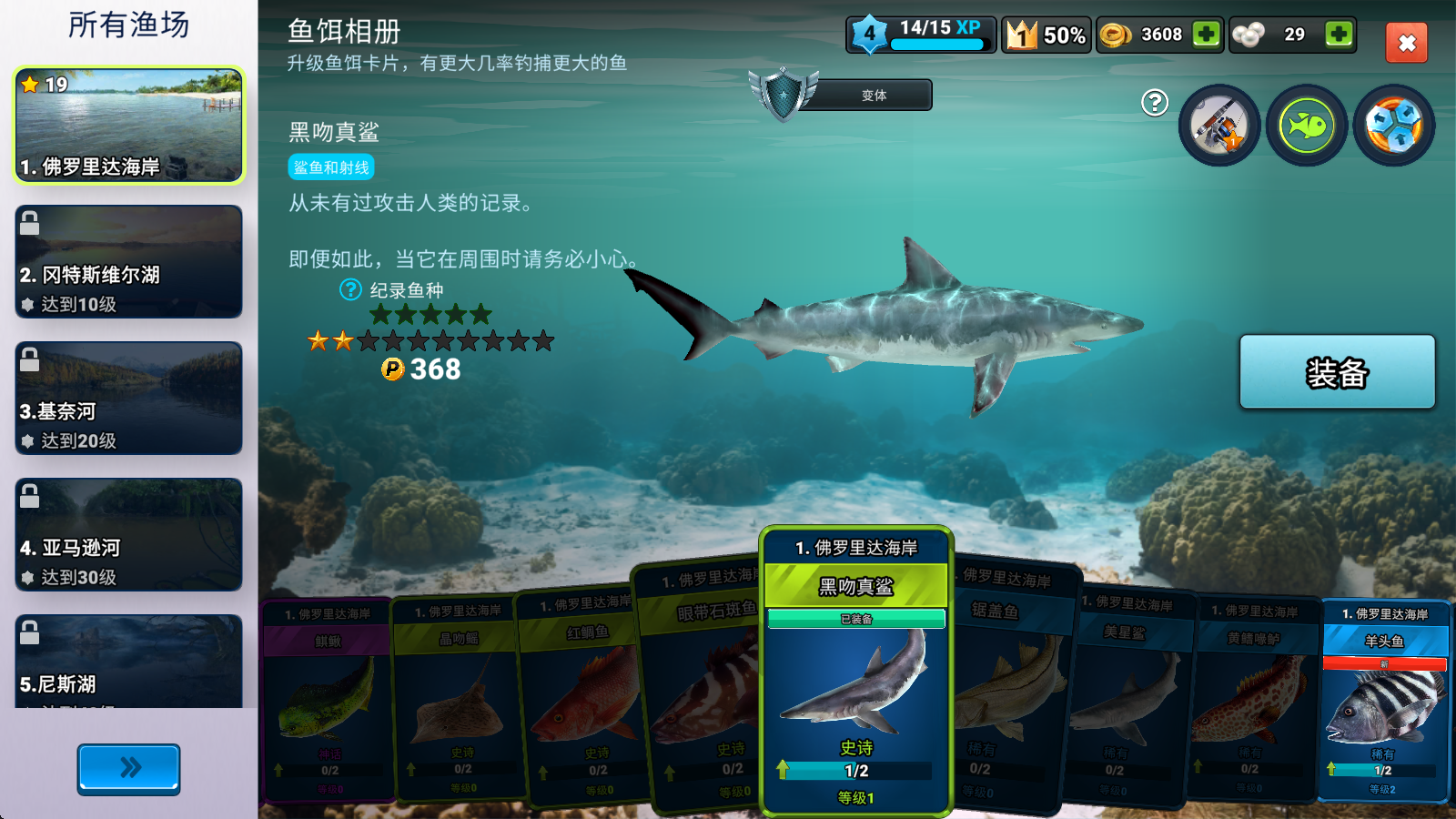
Task: Open the fishing rod equipment icon
Action: 1219,126
